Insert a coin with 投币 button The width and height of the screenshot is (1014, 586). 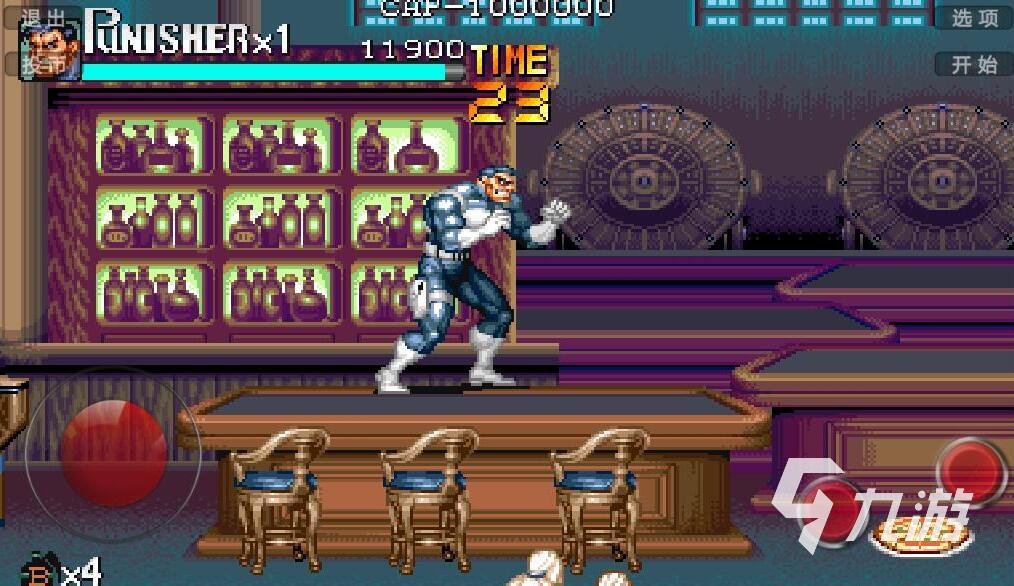(x=43, y=64)
